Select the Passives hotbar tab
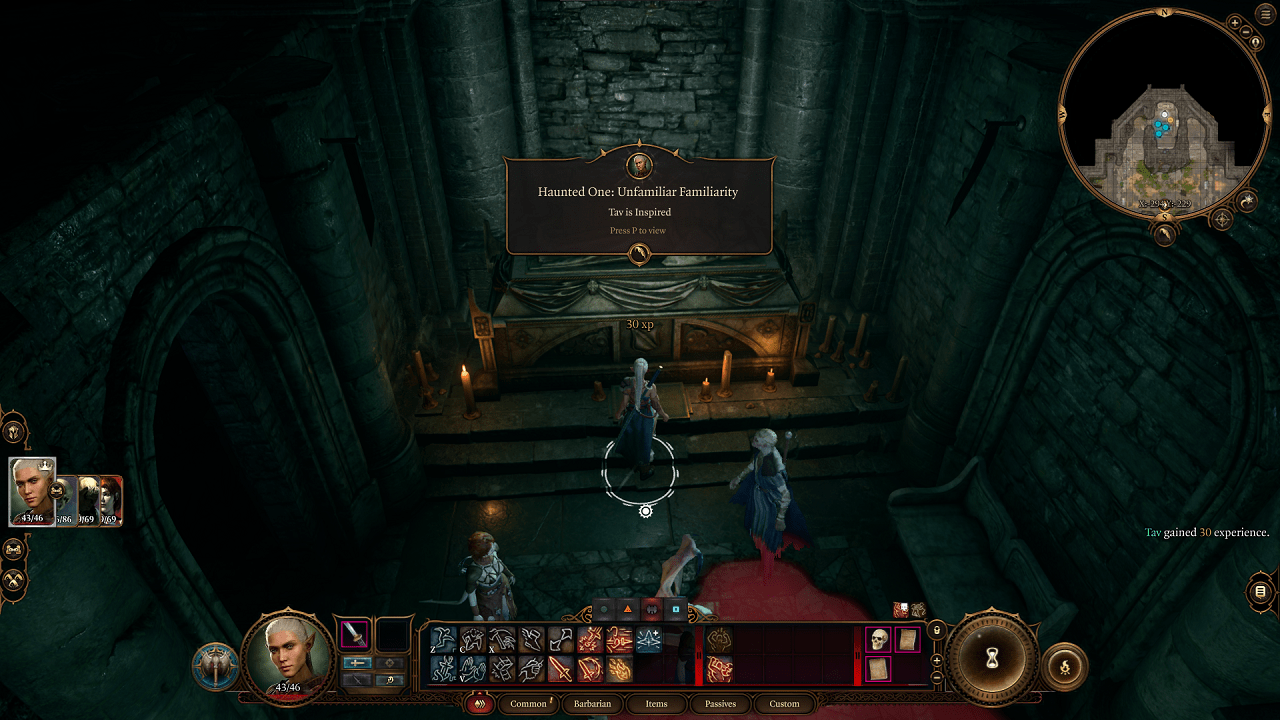Image resolution: width=1280 pixels, height=720 pixels. tap(720, 704)
